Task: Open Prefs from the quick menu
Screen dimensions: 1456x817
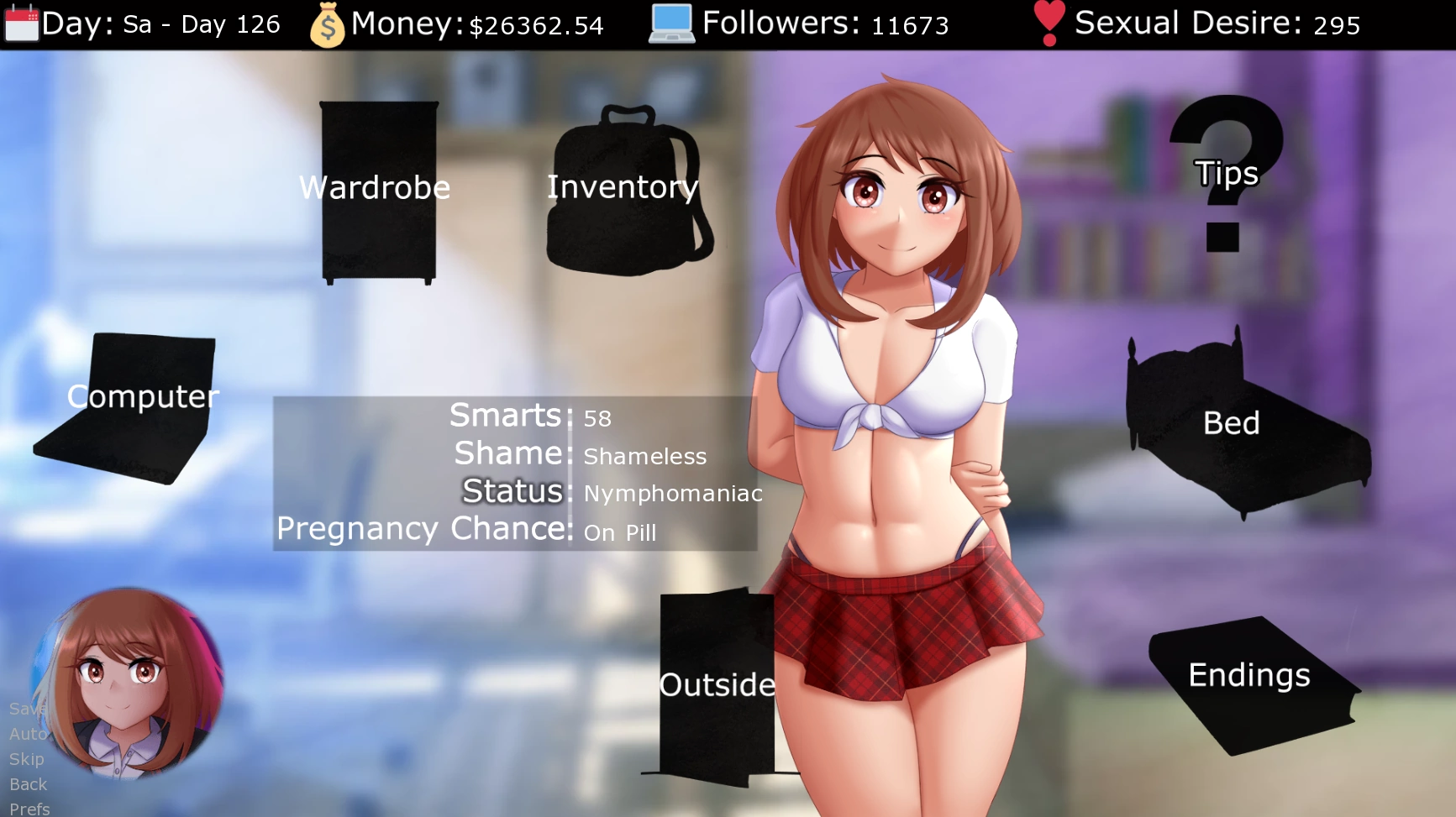Action: click(29, 809)
